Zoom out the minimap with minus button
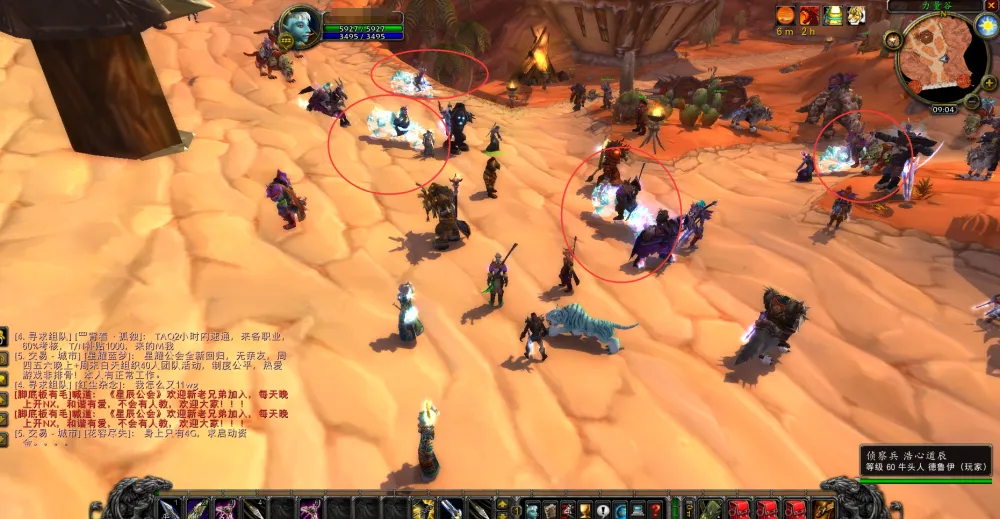Image resolution: width=1000 pixels, height=519 pixels. coord(973,101)
